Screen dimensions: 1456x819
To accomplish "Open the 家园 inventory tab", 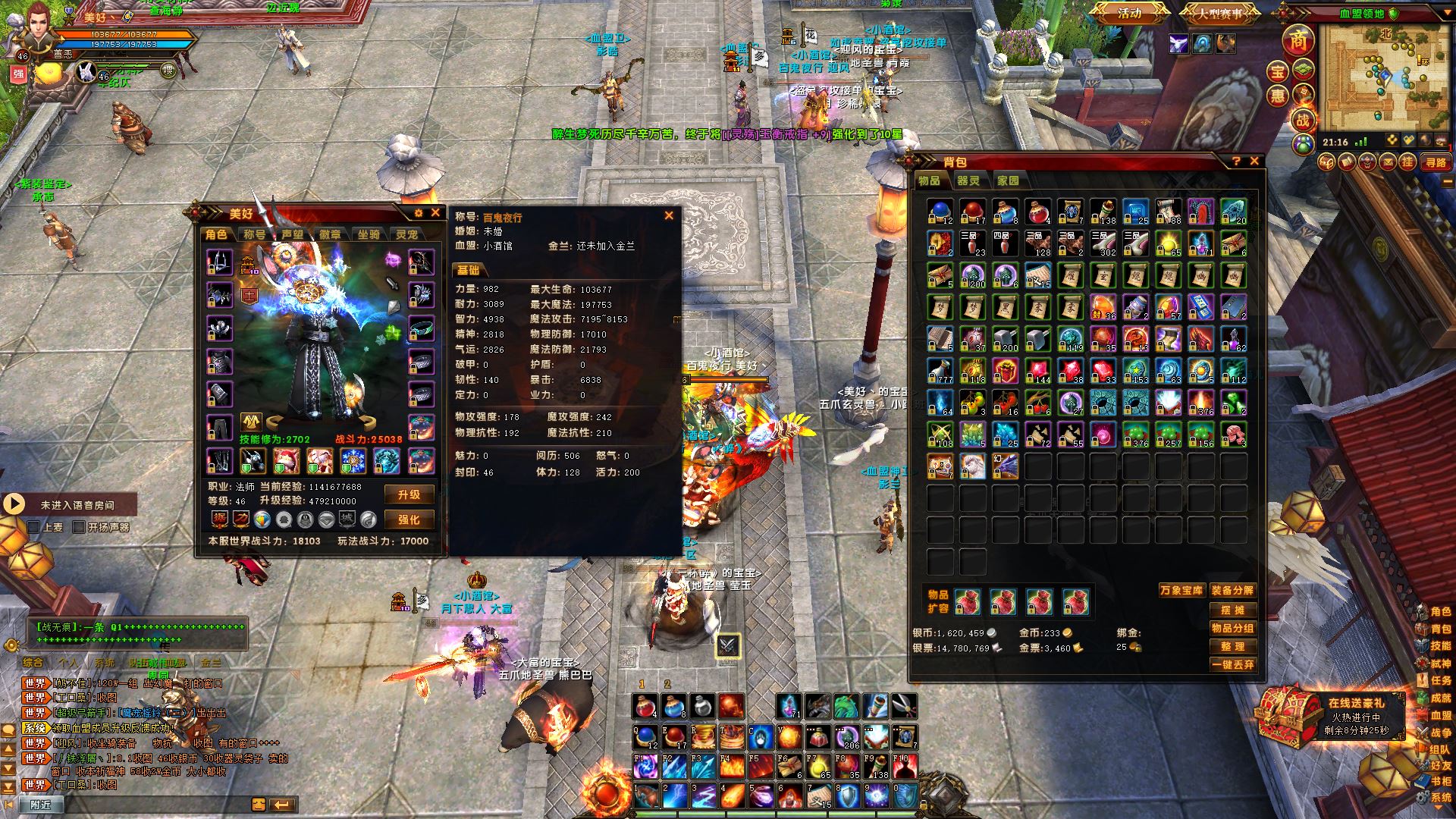I will (1008, 180).
